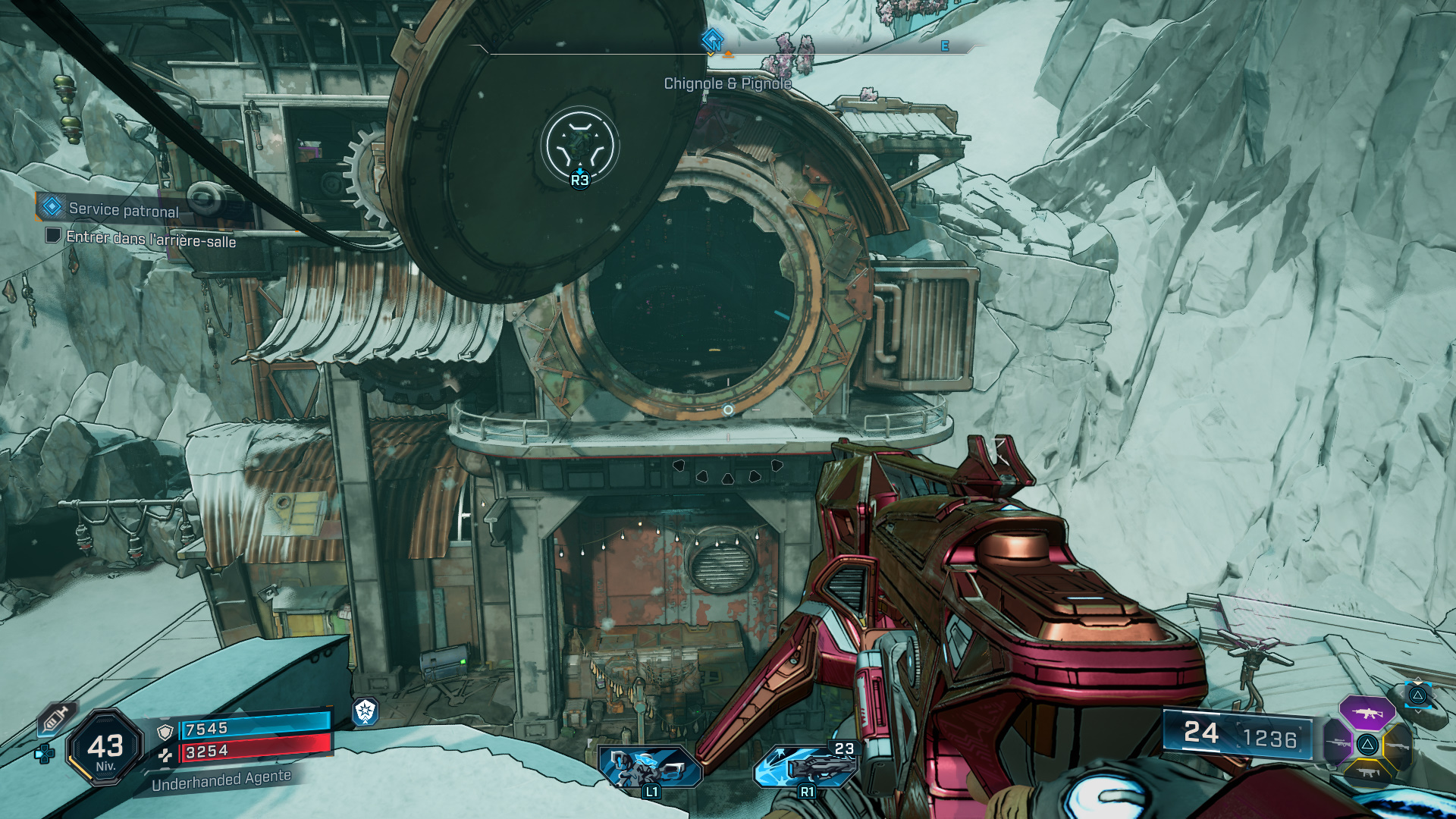Click the Entrer dans l'arrière-salle objective

(150, 240)
